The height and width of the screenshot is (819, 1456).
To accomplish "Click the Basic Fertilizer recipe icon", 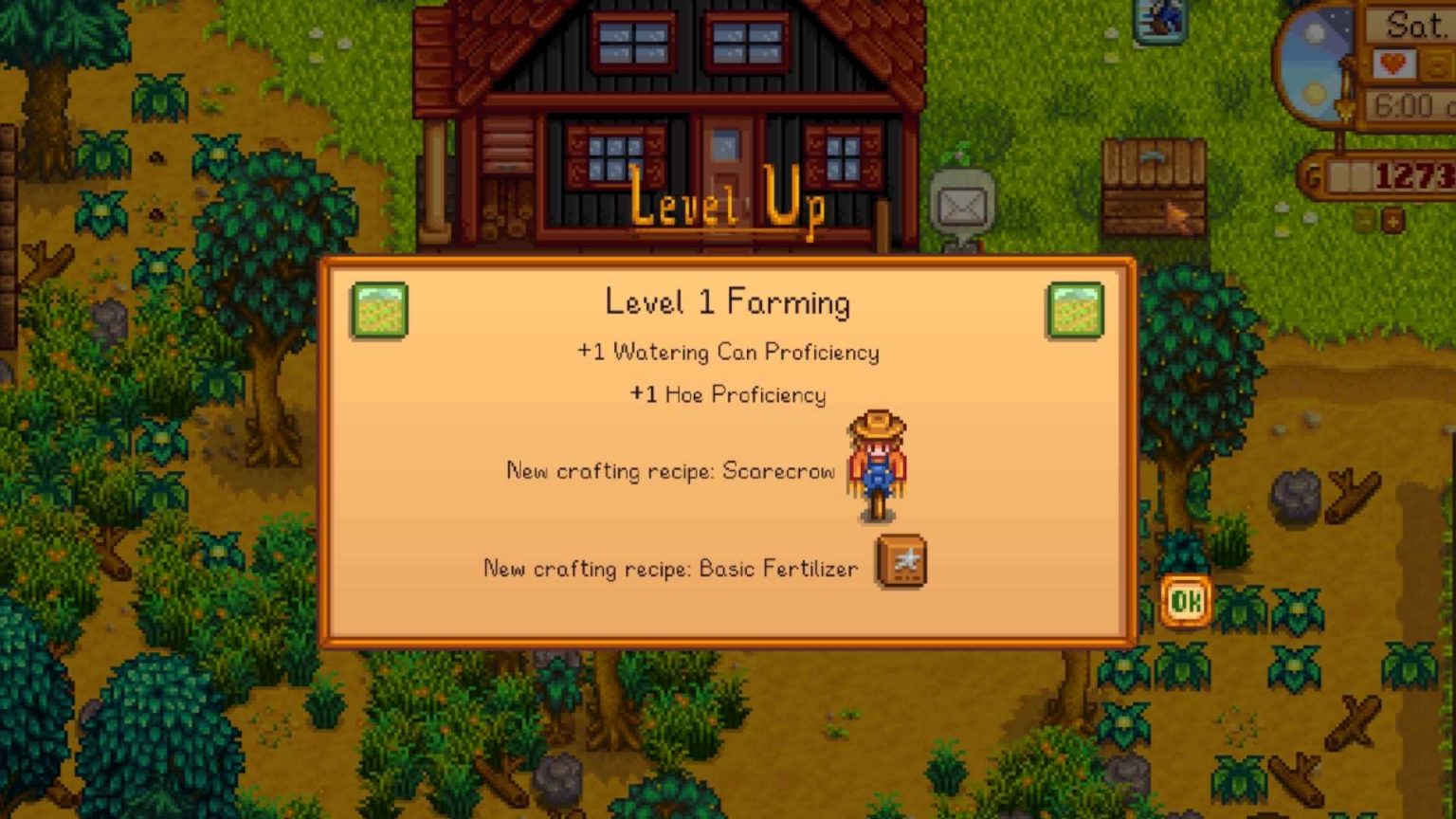I will [x=899, y=561].
